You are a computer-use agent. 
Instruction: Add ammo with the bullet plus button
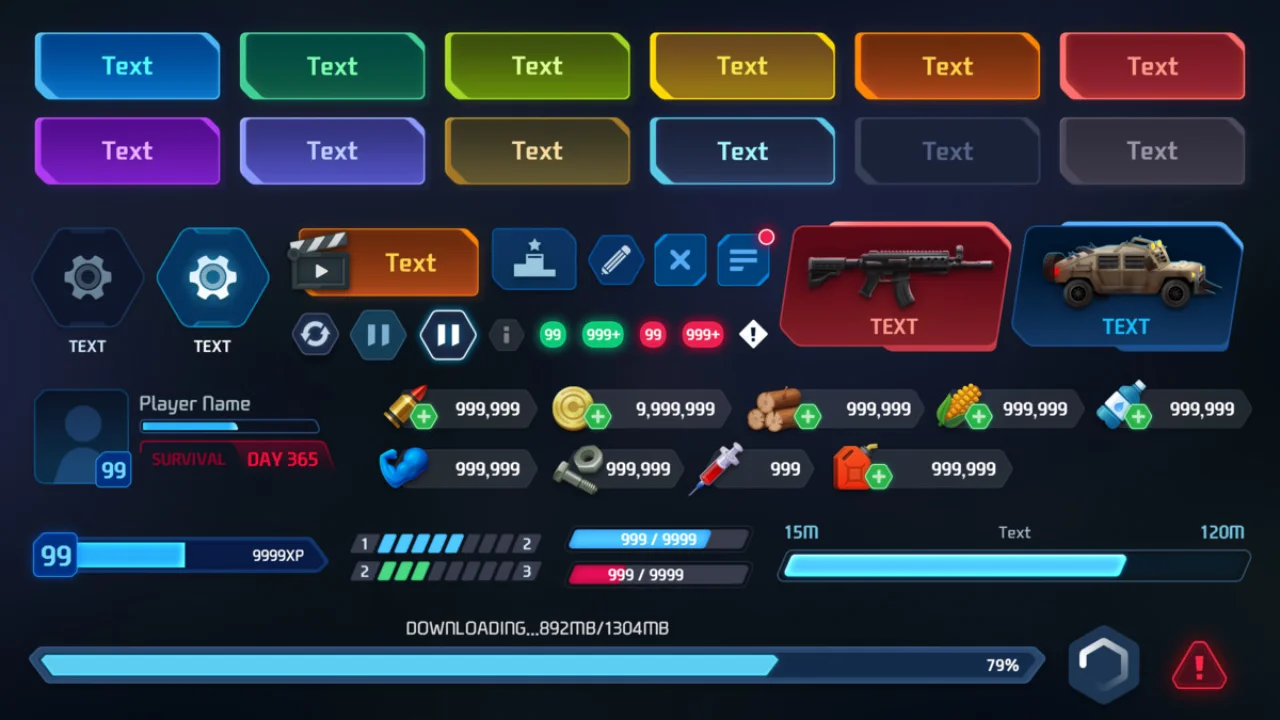pos(424,416)
